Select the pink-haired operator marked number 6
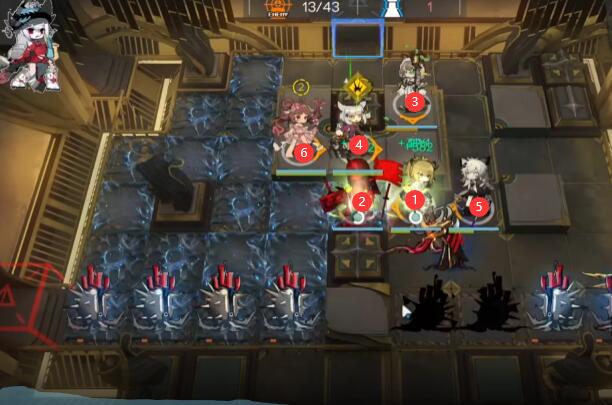 coord(302,142)
